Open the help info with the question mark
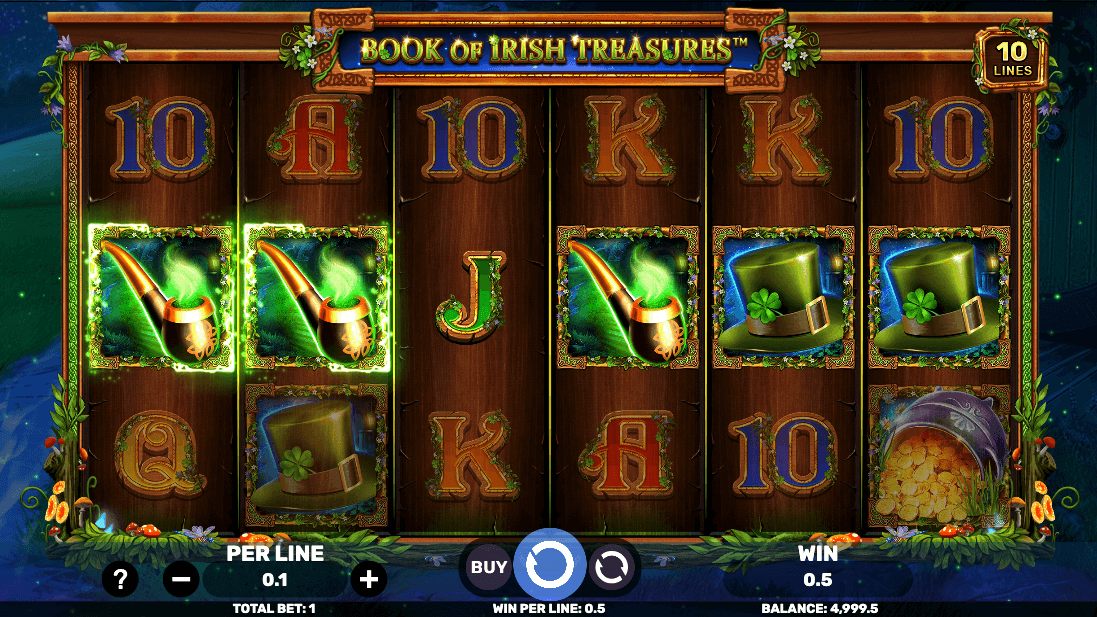 [x=120, y=579]
